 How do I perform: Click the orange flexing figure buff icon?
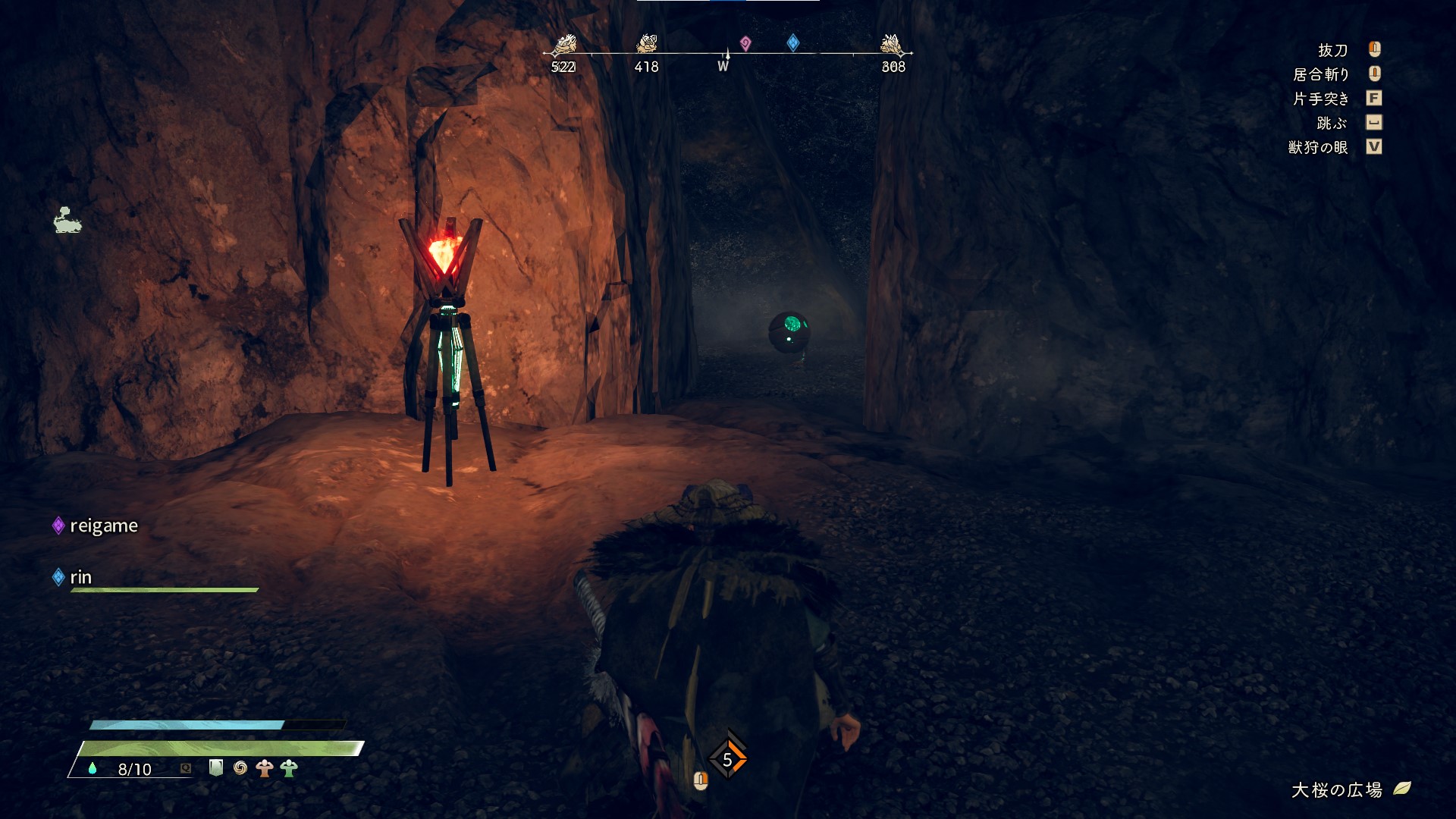click(x=264, y=768)
